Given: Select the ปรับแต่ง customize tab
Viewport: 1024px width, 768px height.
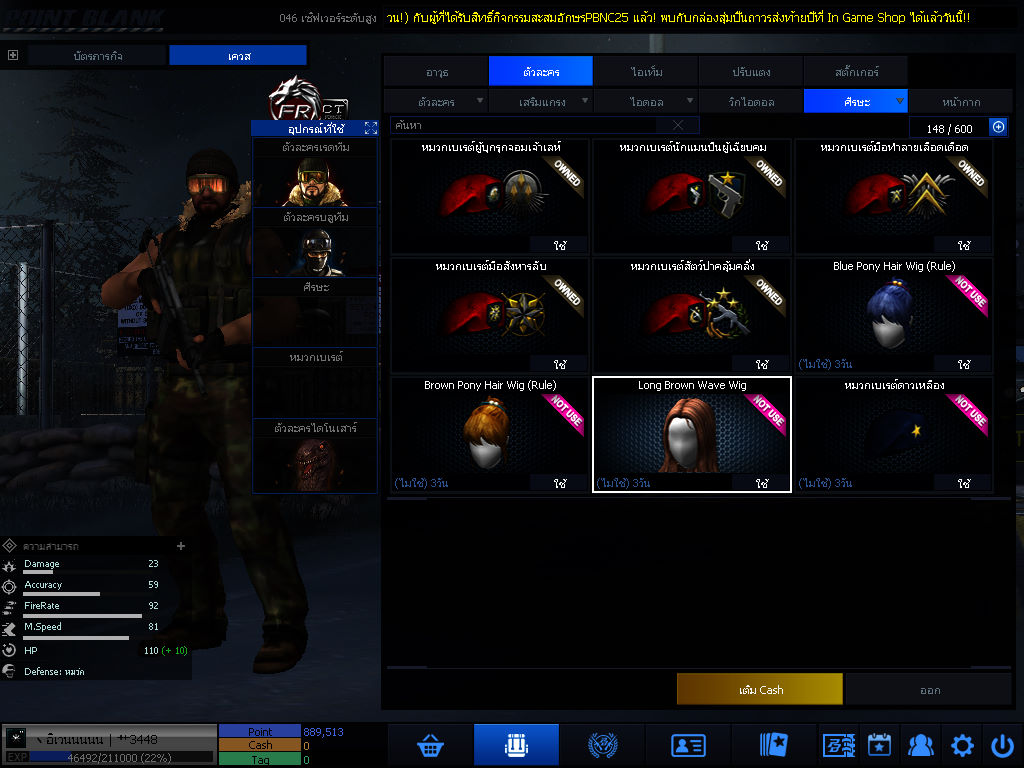Looking at the screenshot, I should (x=750, y=72).
